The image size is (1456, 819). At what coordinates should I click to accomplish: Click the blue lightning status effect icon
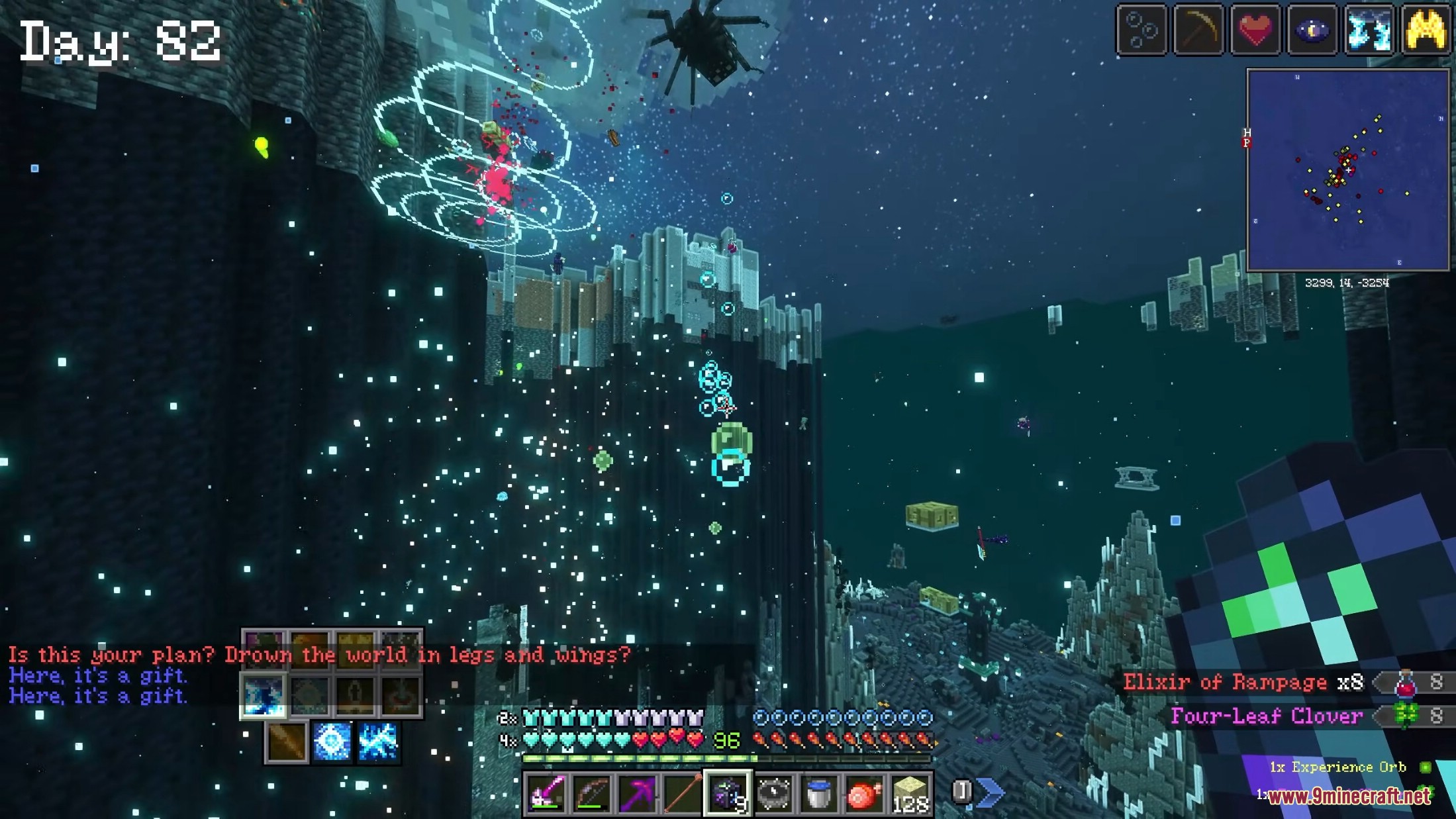[x=1369, y=30]
